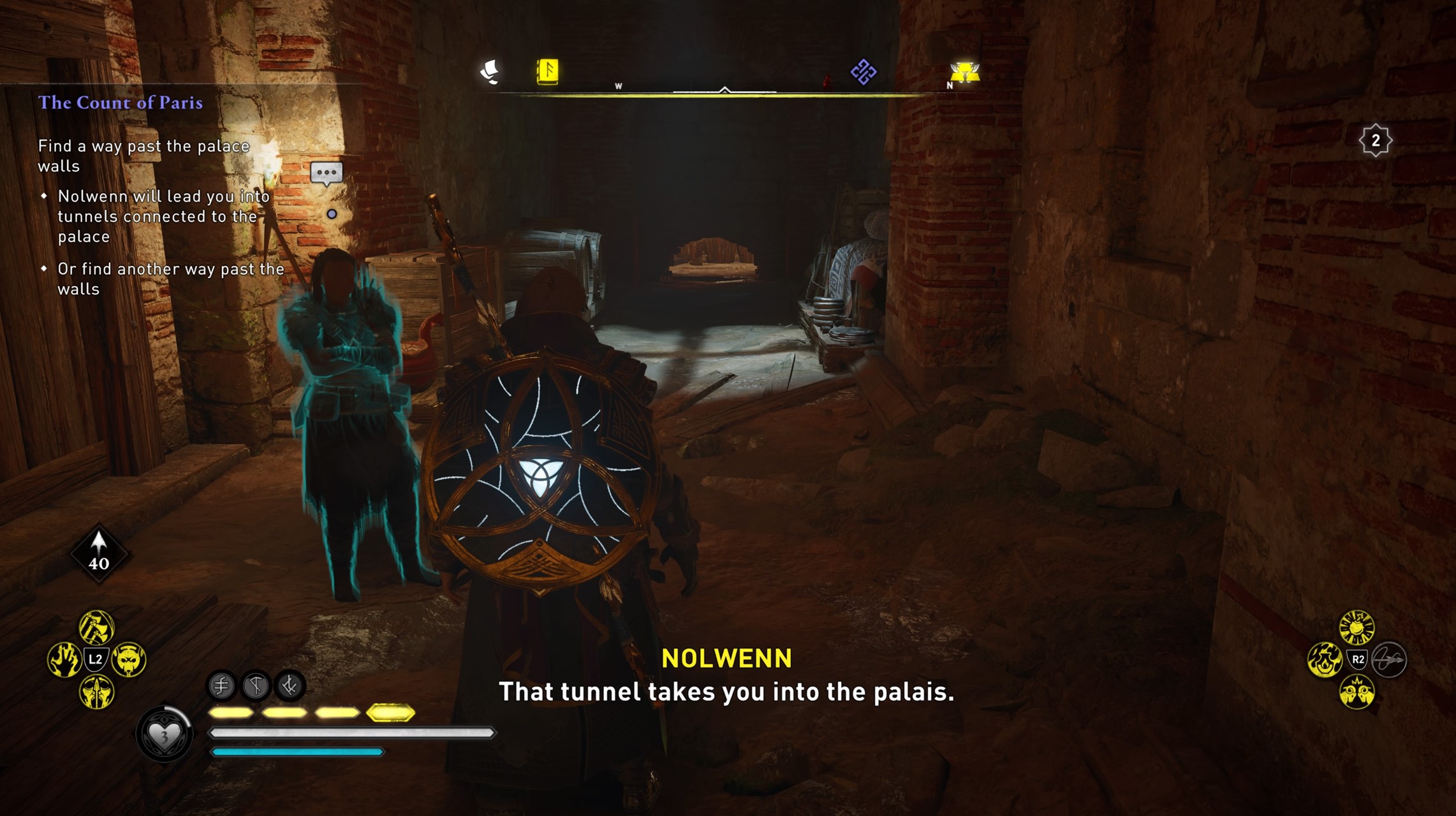Activate the spear and mask melee ability
Viewport: 1456px width, 816px height.
click(96, 692)
